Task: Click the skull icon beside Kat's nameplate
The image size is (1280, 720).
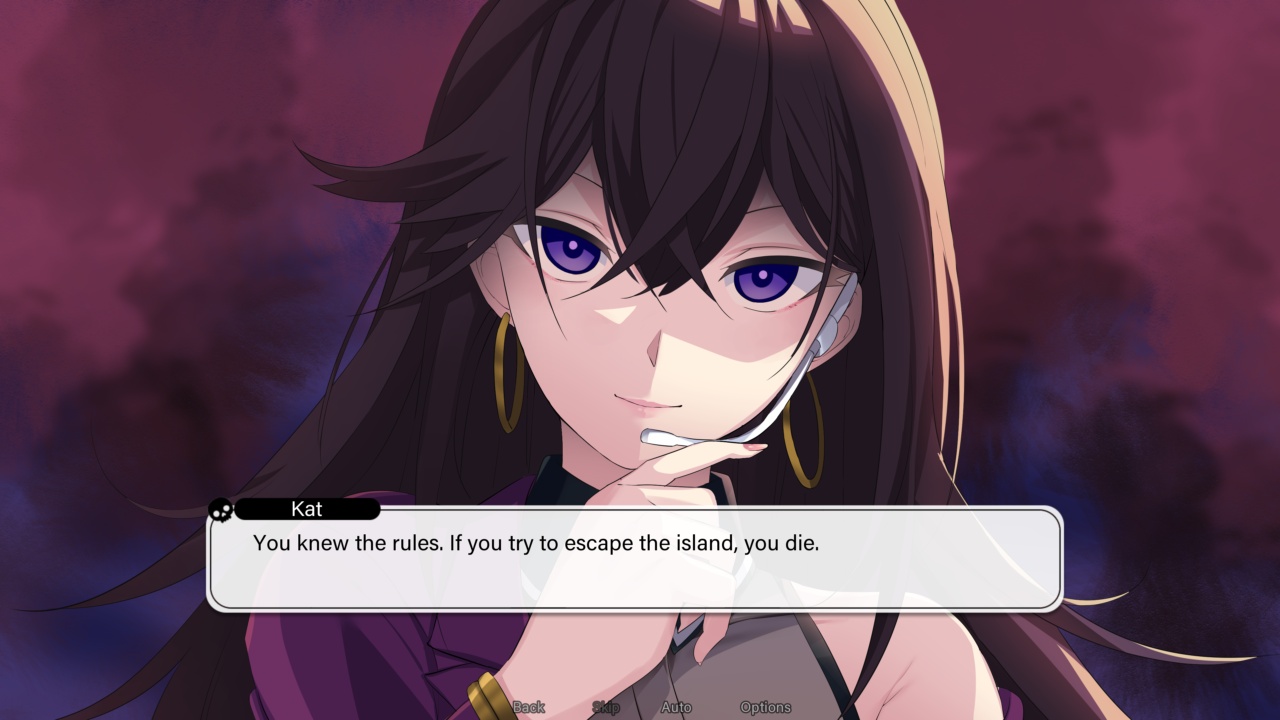Action: tap(221, 510)
